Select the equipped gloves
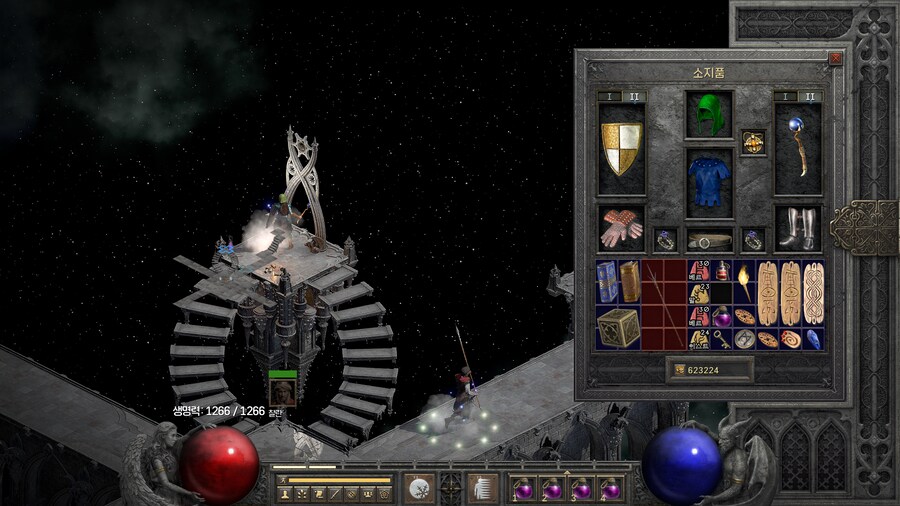This screenshot has height=506, width=900. (x=621, y=229)
